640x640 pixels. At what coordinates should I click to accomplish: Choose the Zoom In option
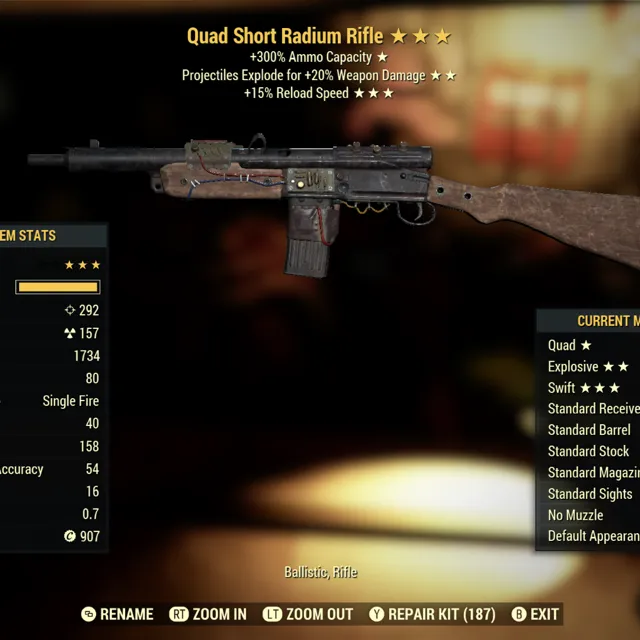pos(208,614)
